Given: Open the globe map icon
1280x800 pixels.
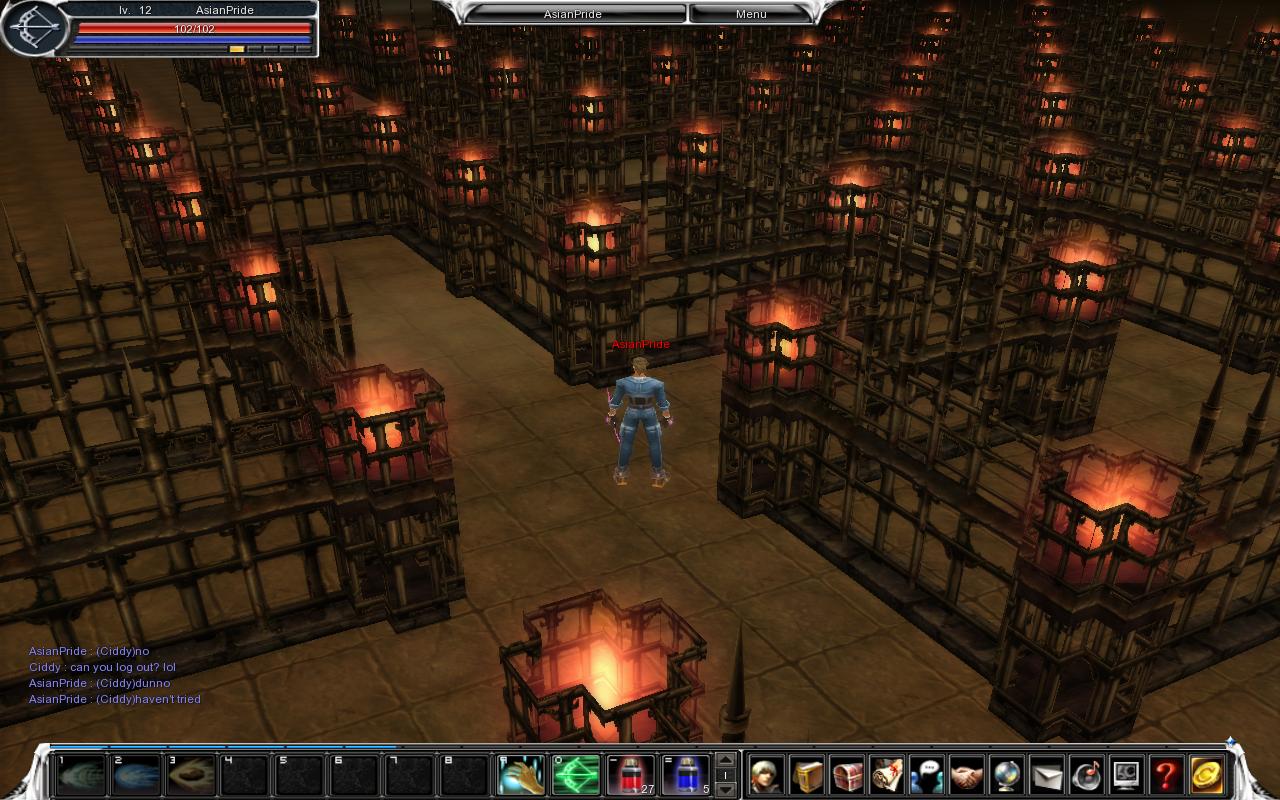Looking at the screenshot, I should pos(1007,775).
